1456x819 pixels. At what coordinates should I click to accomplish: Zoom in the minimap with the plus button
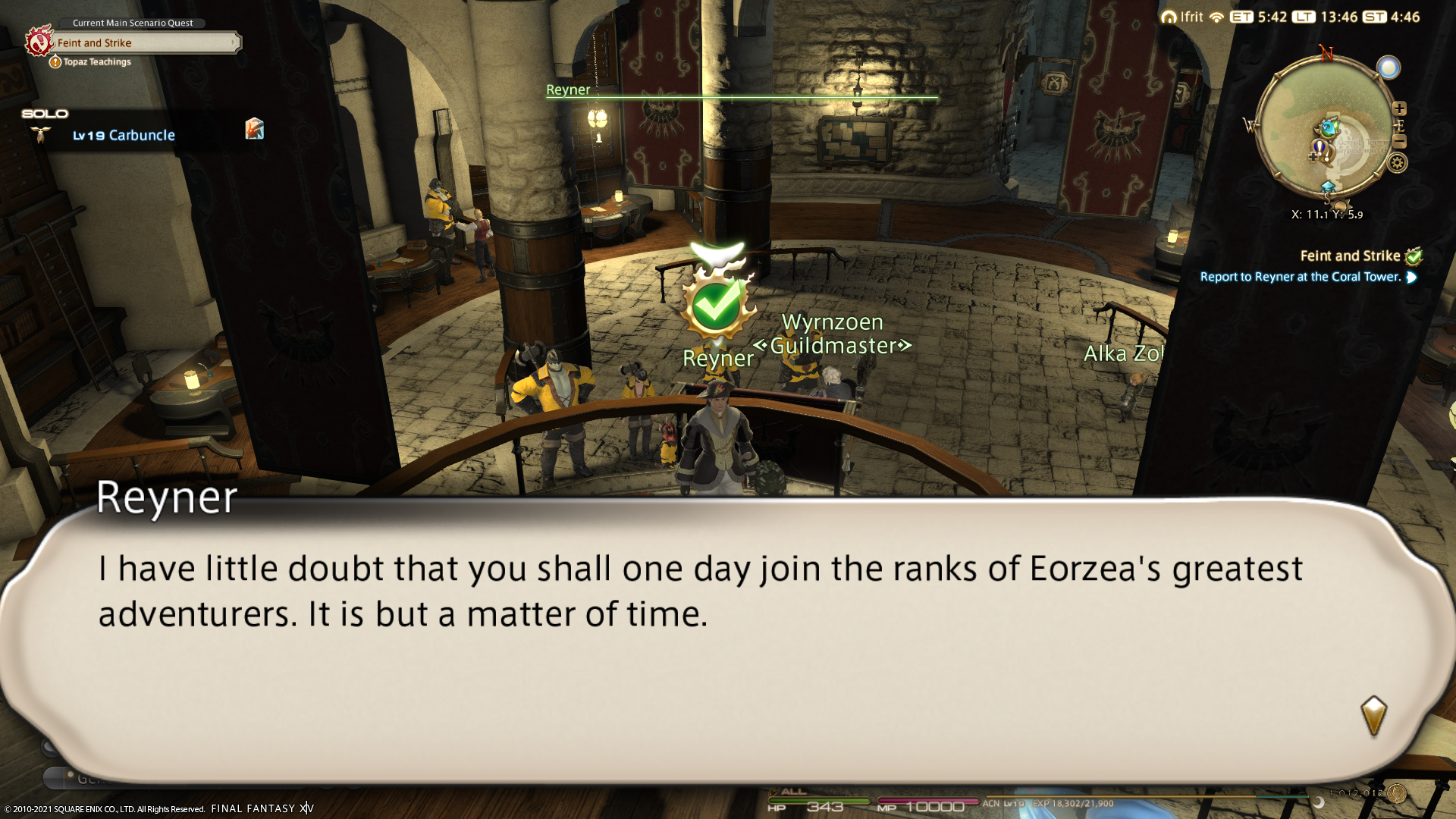pos(1400,108)
